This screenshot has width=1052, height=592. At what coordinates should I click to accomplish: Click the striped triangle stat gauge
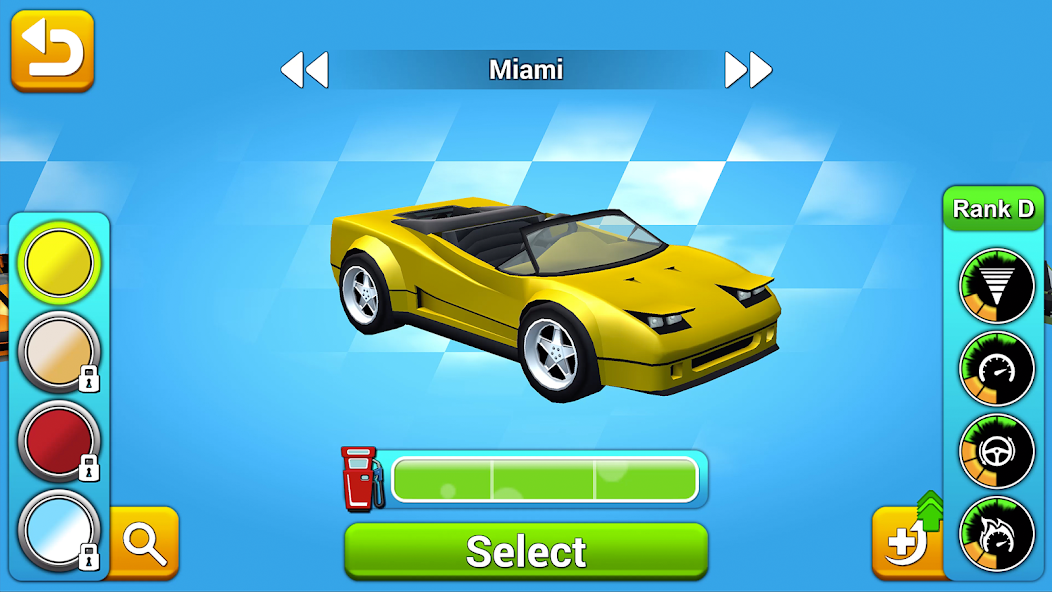click(x=996, y=287)
